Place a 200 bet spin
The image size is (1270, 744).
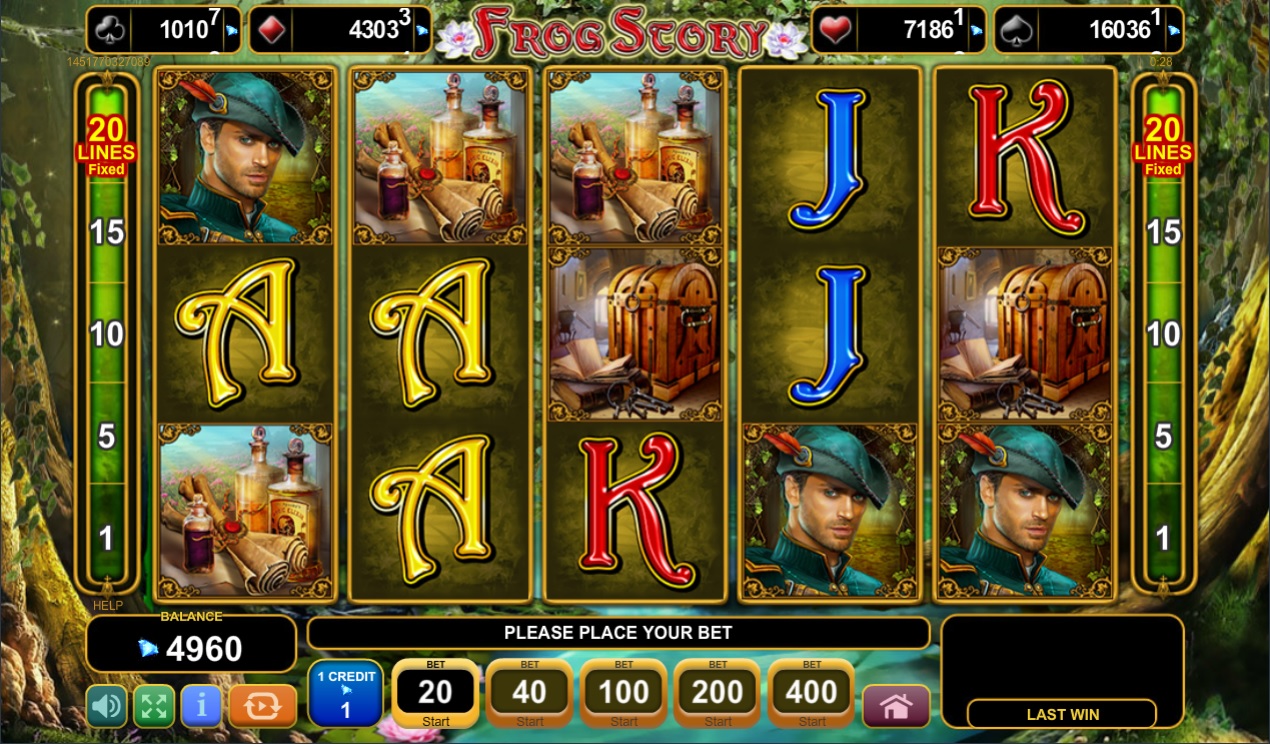[717, 693]
